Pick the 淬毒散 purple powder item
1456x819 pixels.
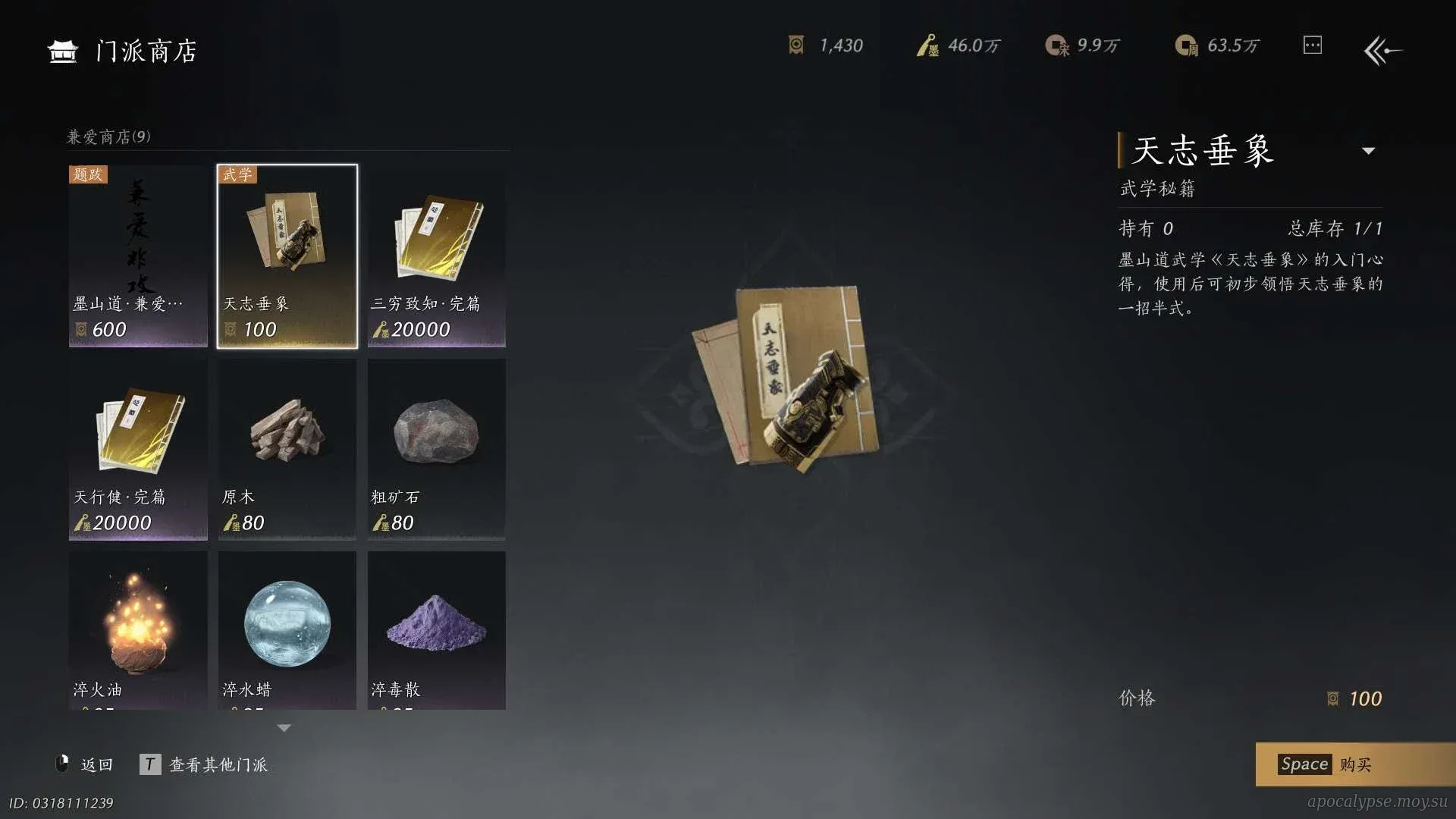436,631
